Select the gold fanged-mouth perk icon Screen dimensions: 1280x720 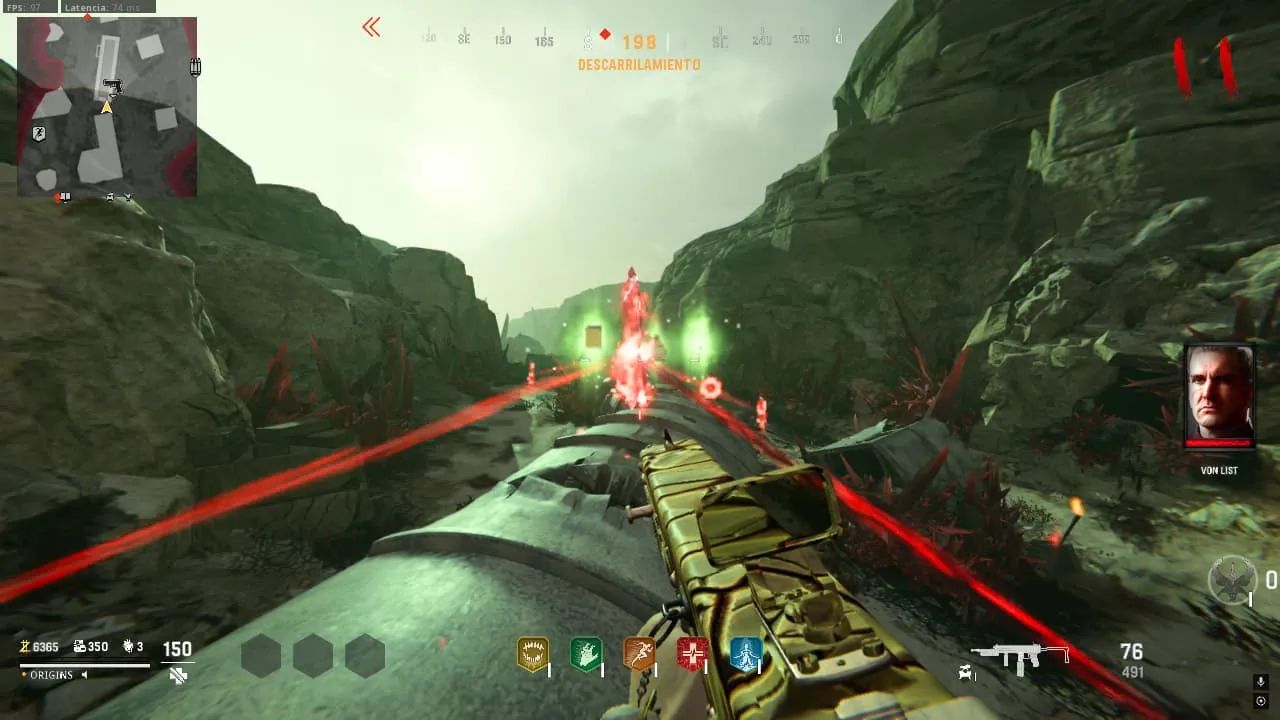click(x=532, y=654)
